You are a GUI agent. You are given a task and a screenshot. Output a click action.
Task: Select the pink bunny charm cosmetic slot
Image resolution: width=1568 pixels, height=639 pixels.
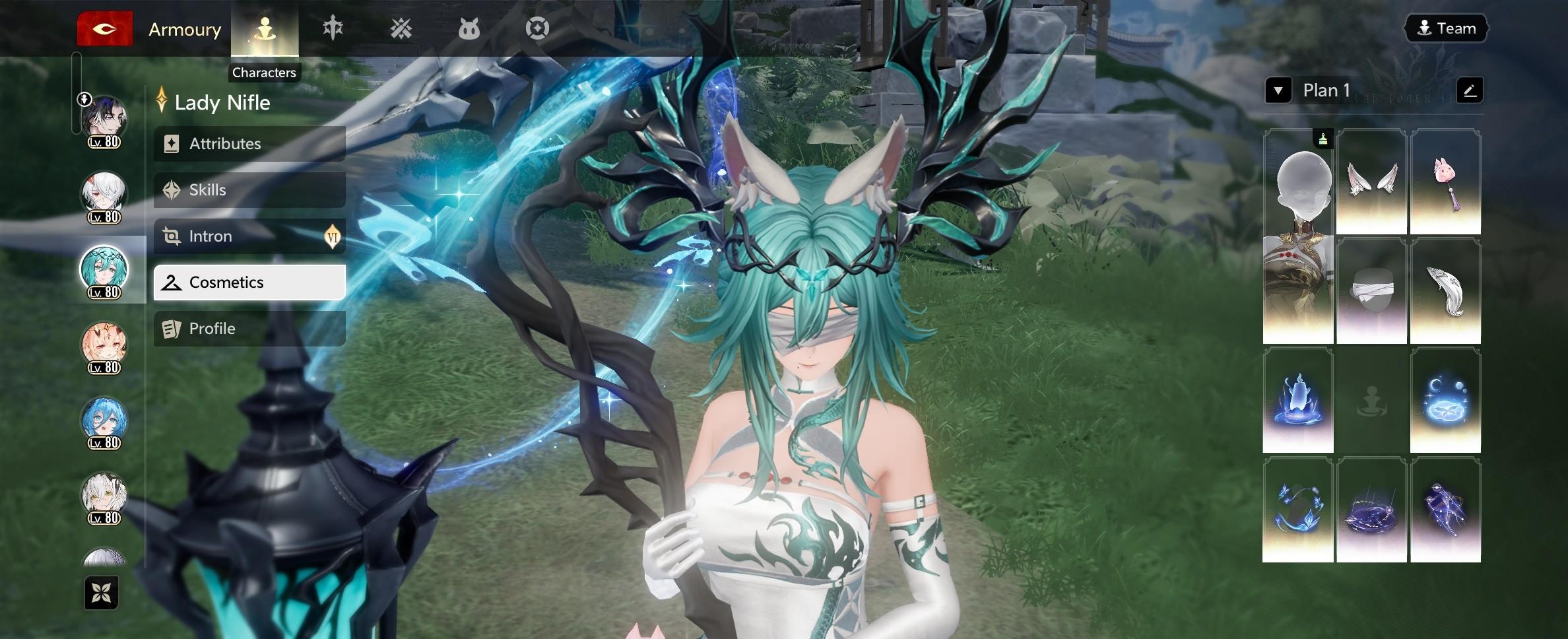pyautogui.click(x=1445, y=182)
